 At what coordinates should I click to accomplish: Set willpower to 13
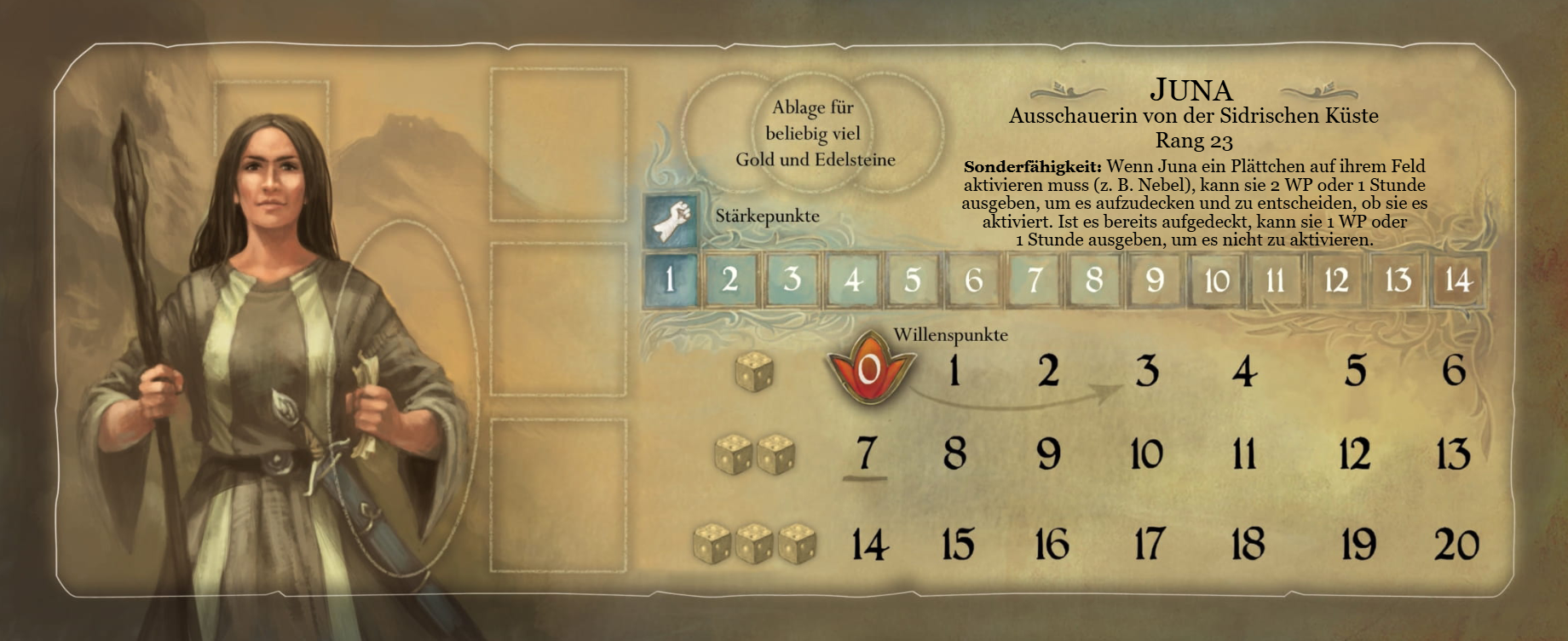click(1453, 453)
